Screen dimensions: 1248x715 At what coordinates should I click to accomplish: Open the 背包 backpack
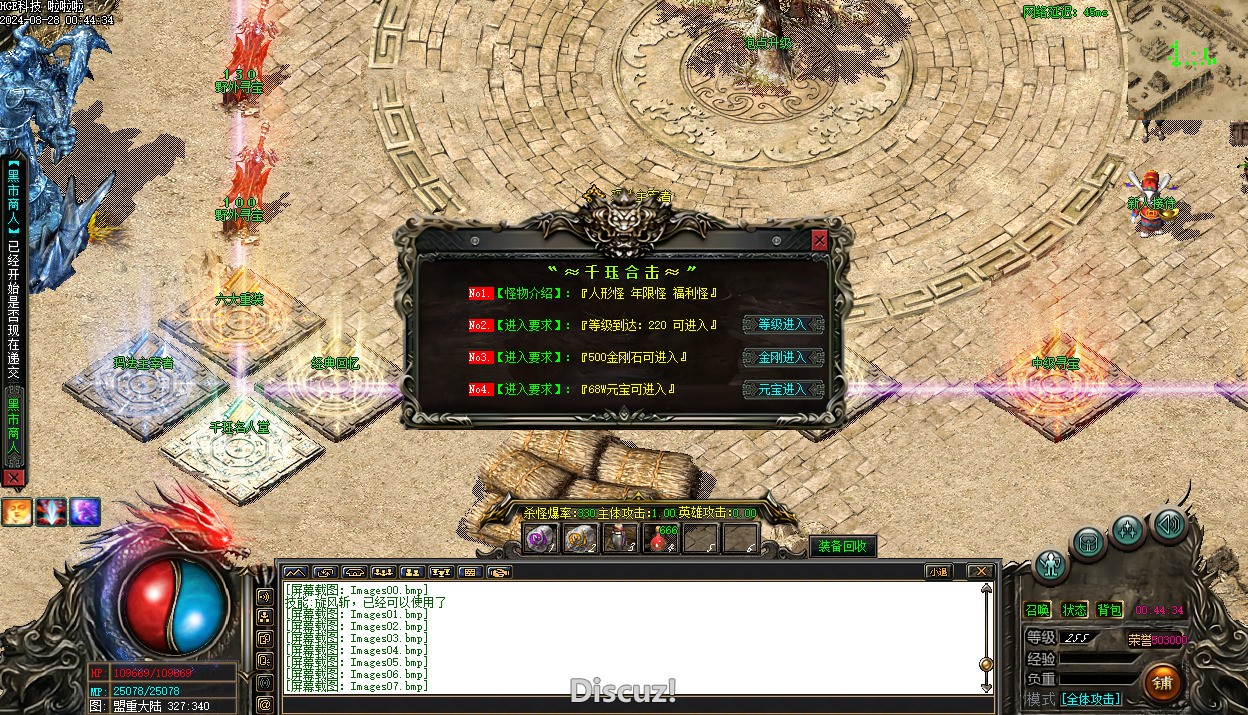(1109, 610)
